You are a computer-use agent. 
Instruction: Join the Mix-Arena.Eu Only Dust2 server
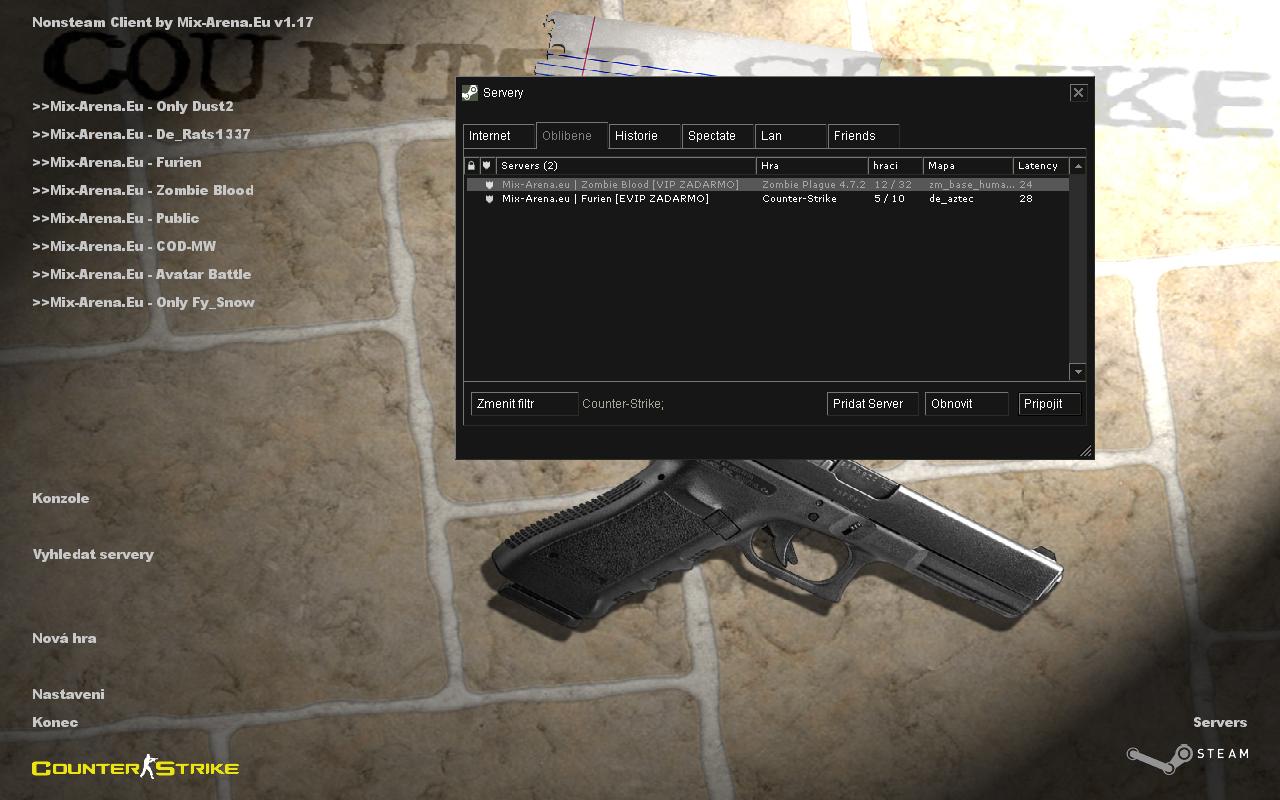[x=133, y=106]
